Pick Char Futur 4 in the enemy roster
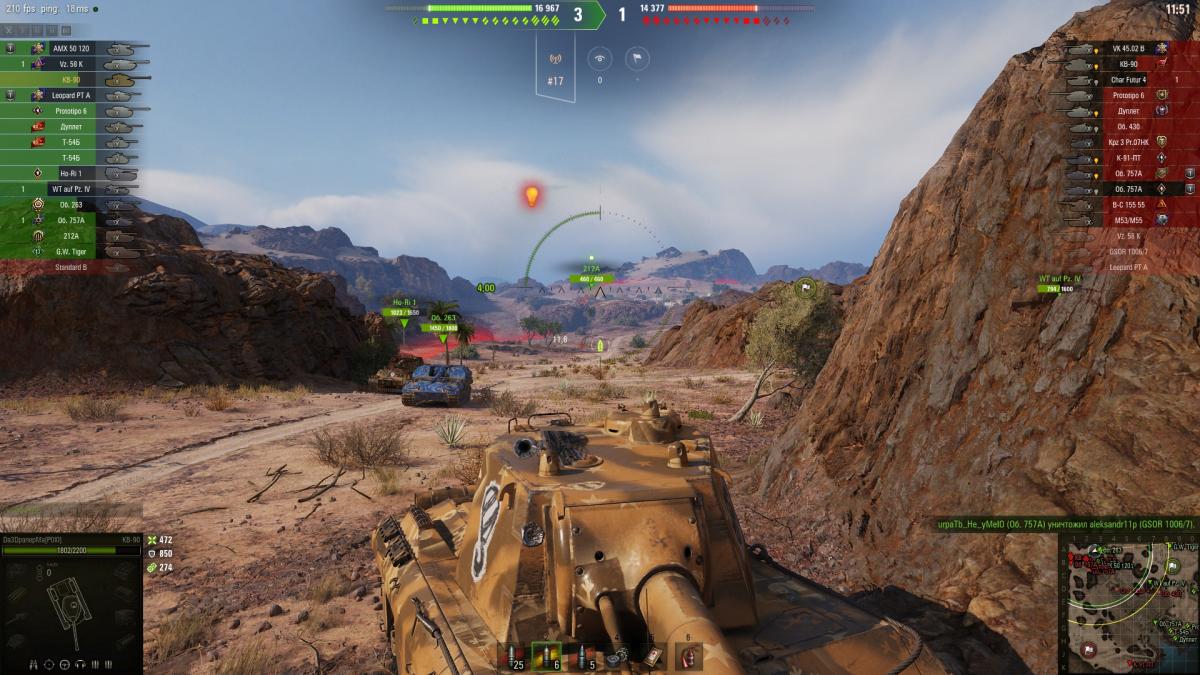This screenshot has width=1200, height=675. click(1127, 80)
